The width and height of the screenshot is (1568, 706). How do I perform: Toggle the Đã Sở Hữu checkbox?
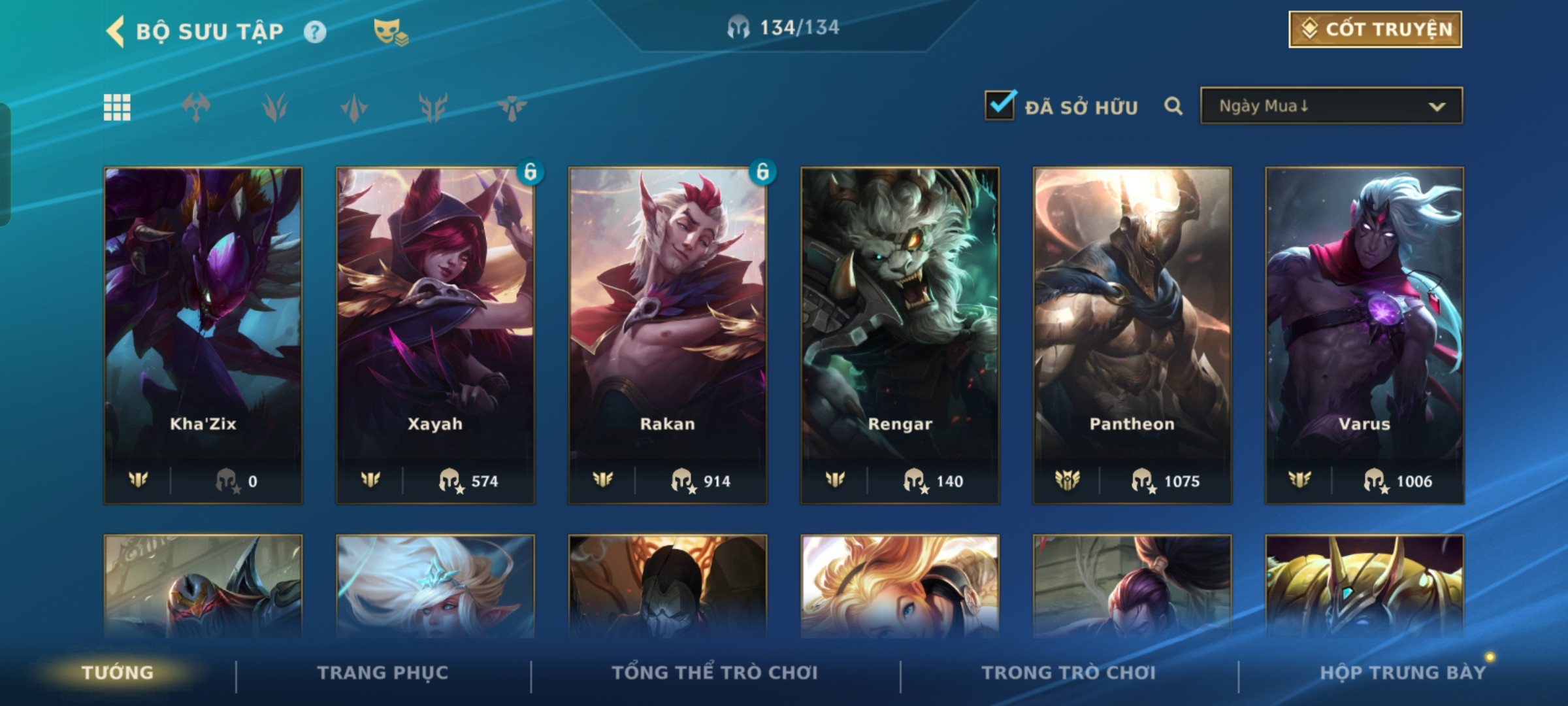[x=1000, y=105]
